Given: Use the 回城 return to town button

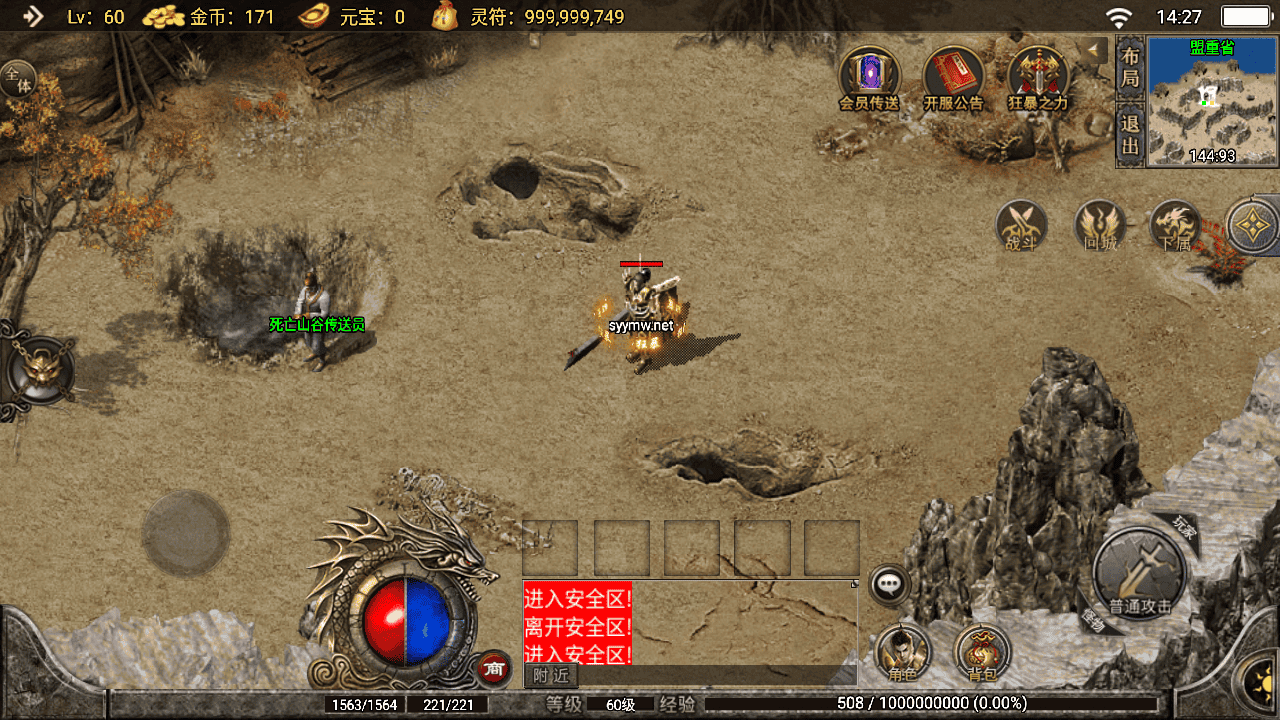Looking at the screenshot, I should pyautogui.click(x=1100, y=226).
